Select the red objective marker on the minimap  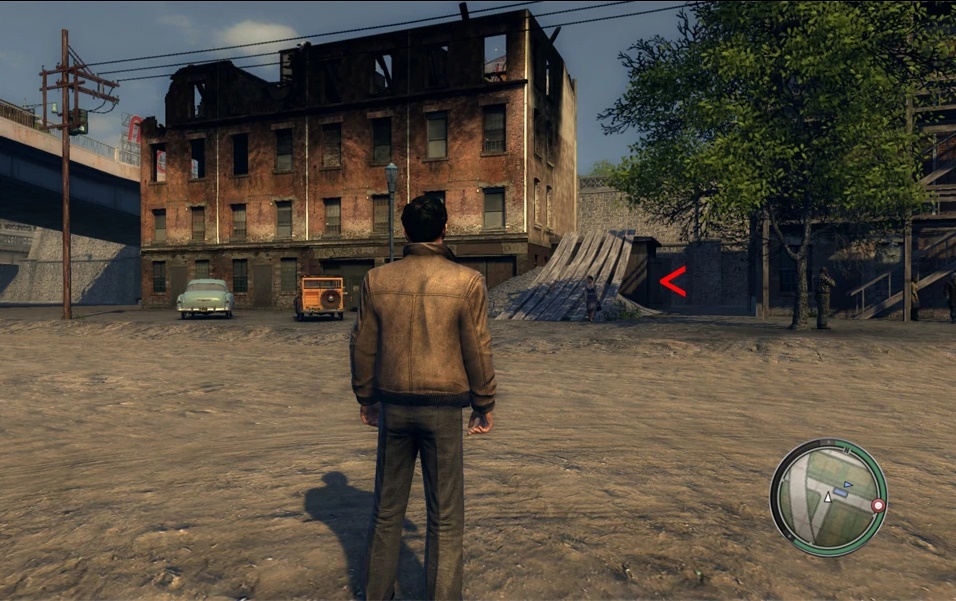coord(878,506)
